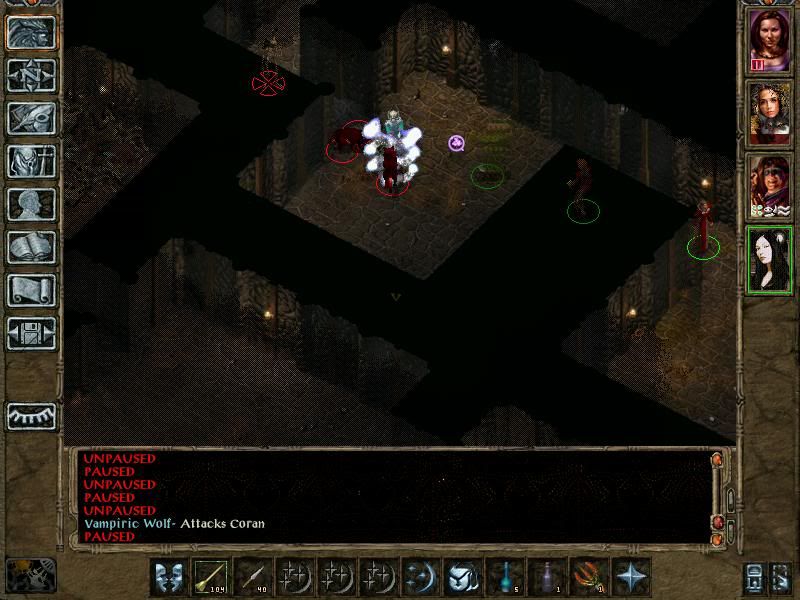Return to game via the hooded face button
The image size is (800, 600).
[31, 32]
